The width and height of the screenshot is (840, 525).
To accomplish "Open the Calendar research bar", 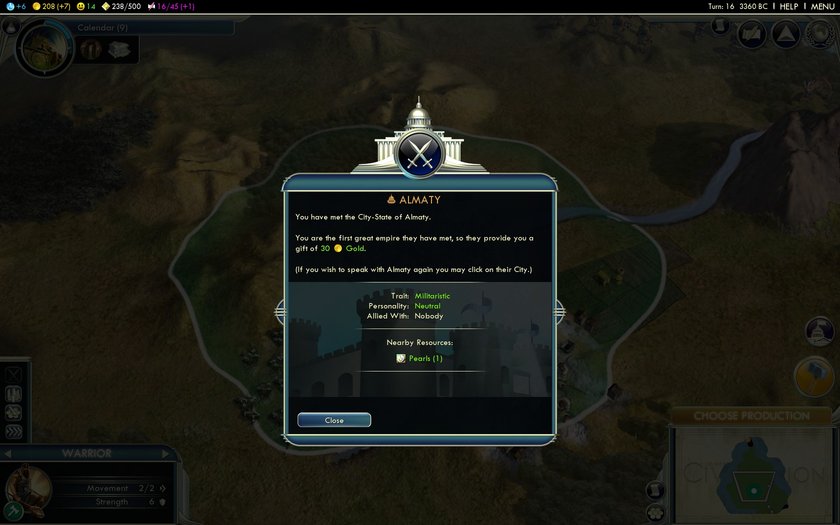I will point(150,28).
